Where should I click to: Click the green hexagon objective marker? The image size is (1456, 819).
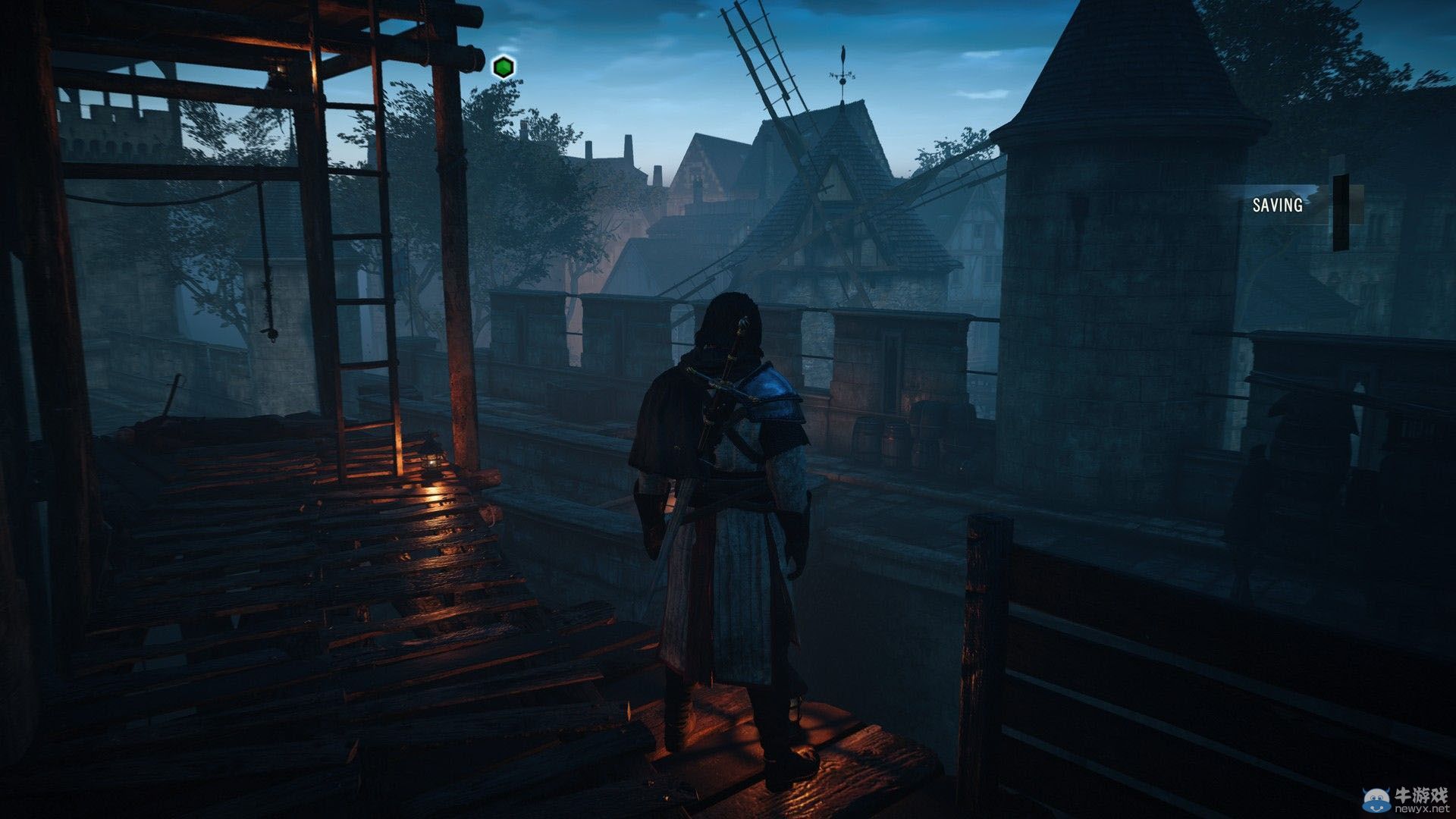503,67
